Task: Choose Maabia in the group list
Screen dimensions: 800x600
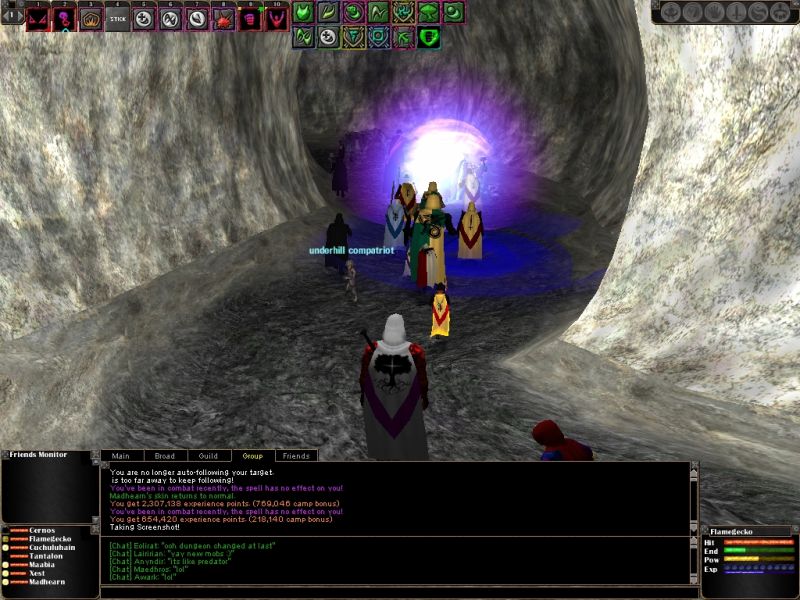Action: [42, 565]
